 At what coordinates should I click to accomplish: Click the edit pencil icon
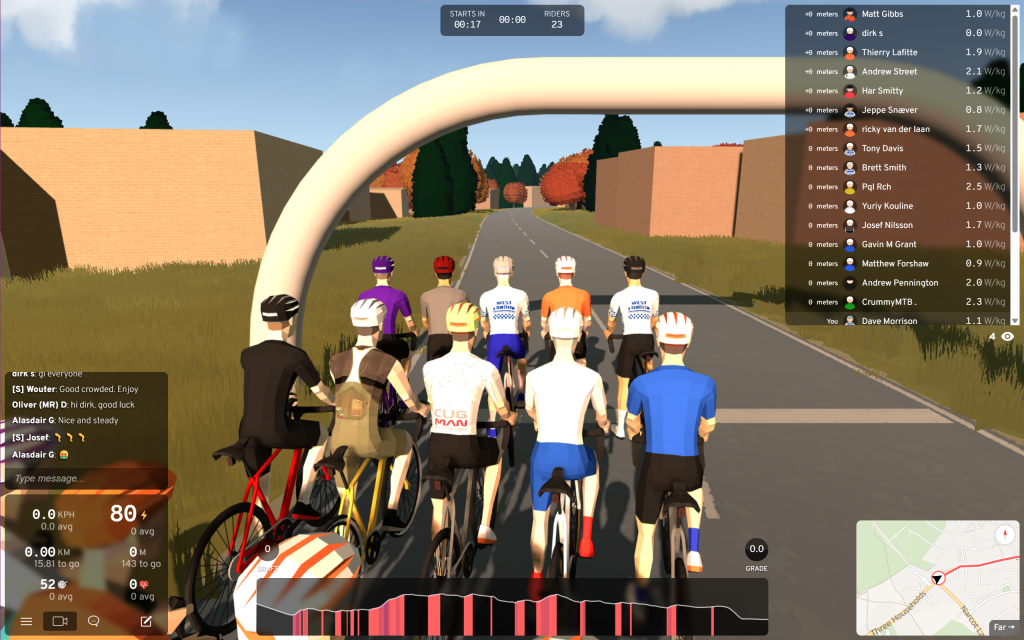tap(146, 621)
